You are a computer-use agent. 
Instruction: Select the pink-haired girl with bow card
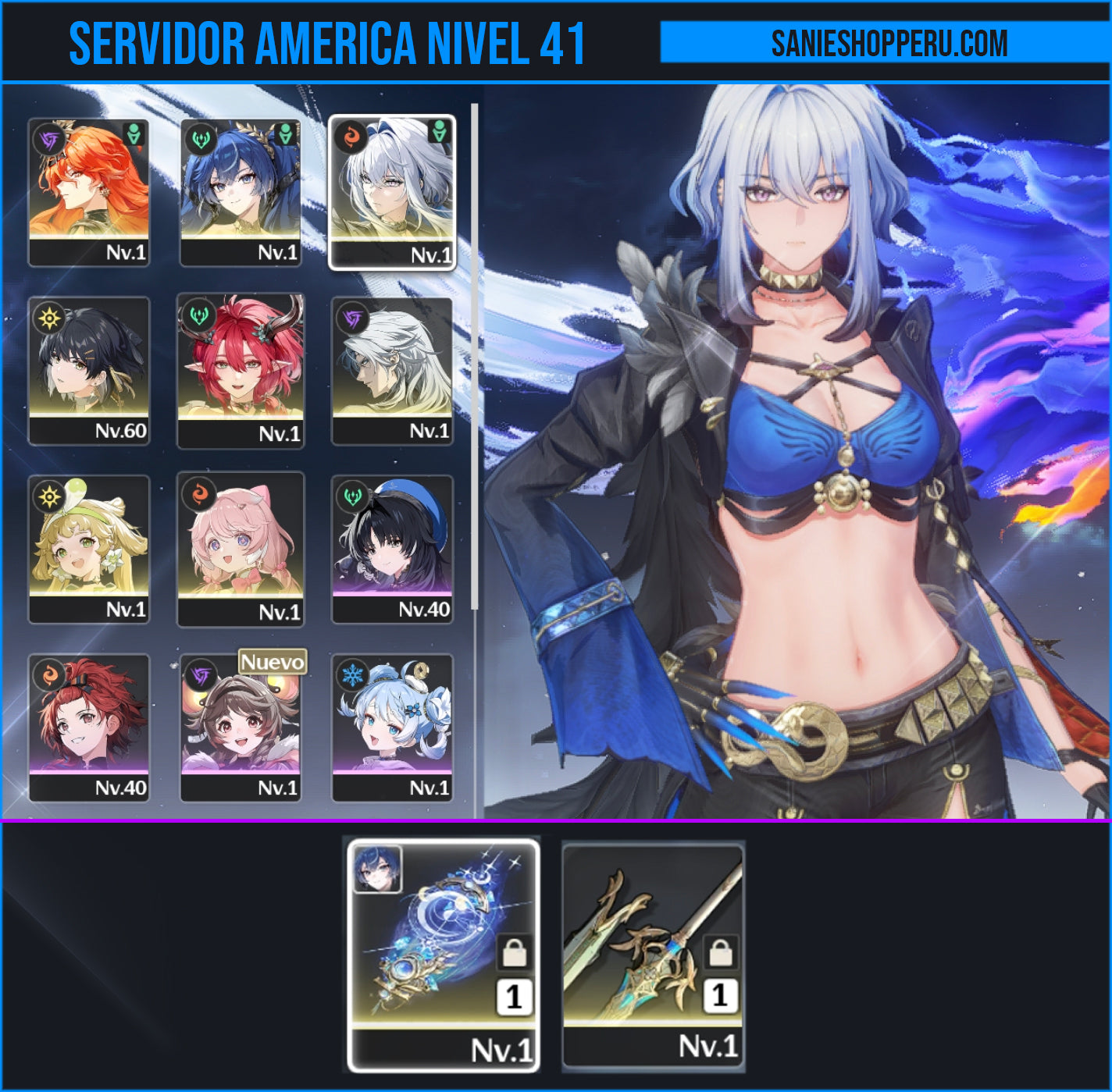(x=241, y=549)
